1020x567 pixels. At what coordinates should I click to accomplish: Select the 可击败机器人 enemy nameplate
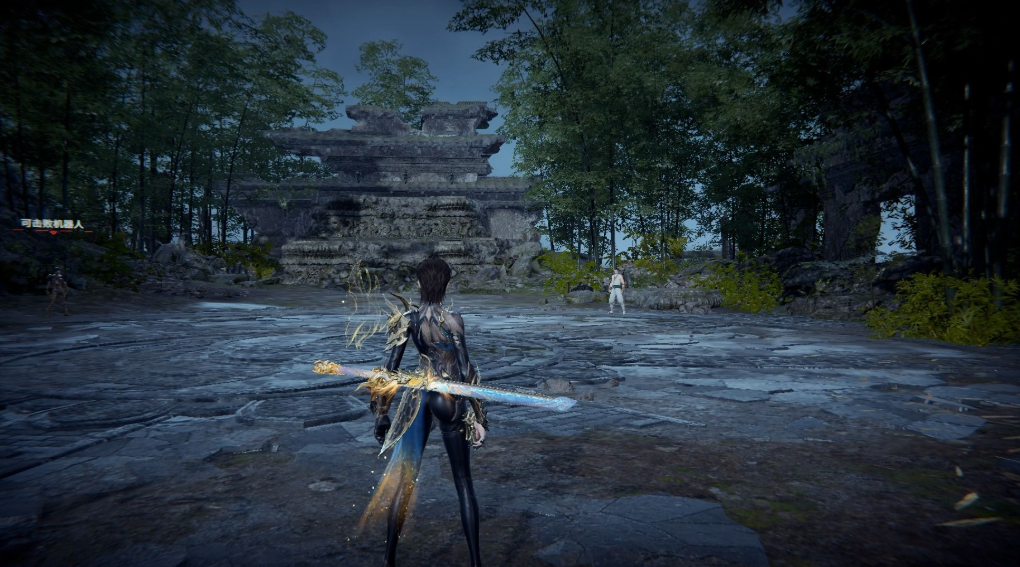[53, 225]
